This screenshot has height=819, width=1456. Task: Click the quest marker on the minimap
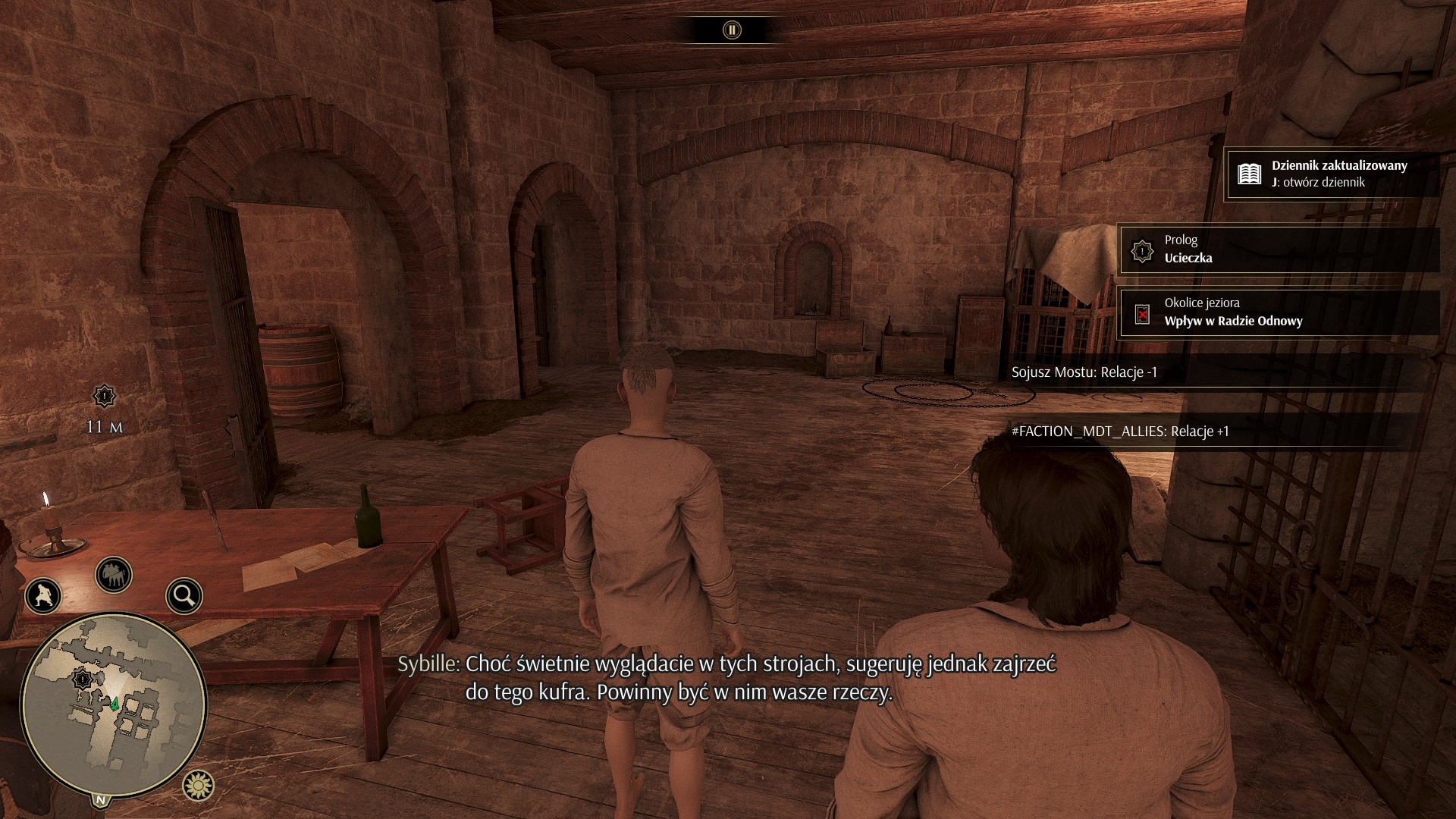point(83,679)
